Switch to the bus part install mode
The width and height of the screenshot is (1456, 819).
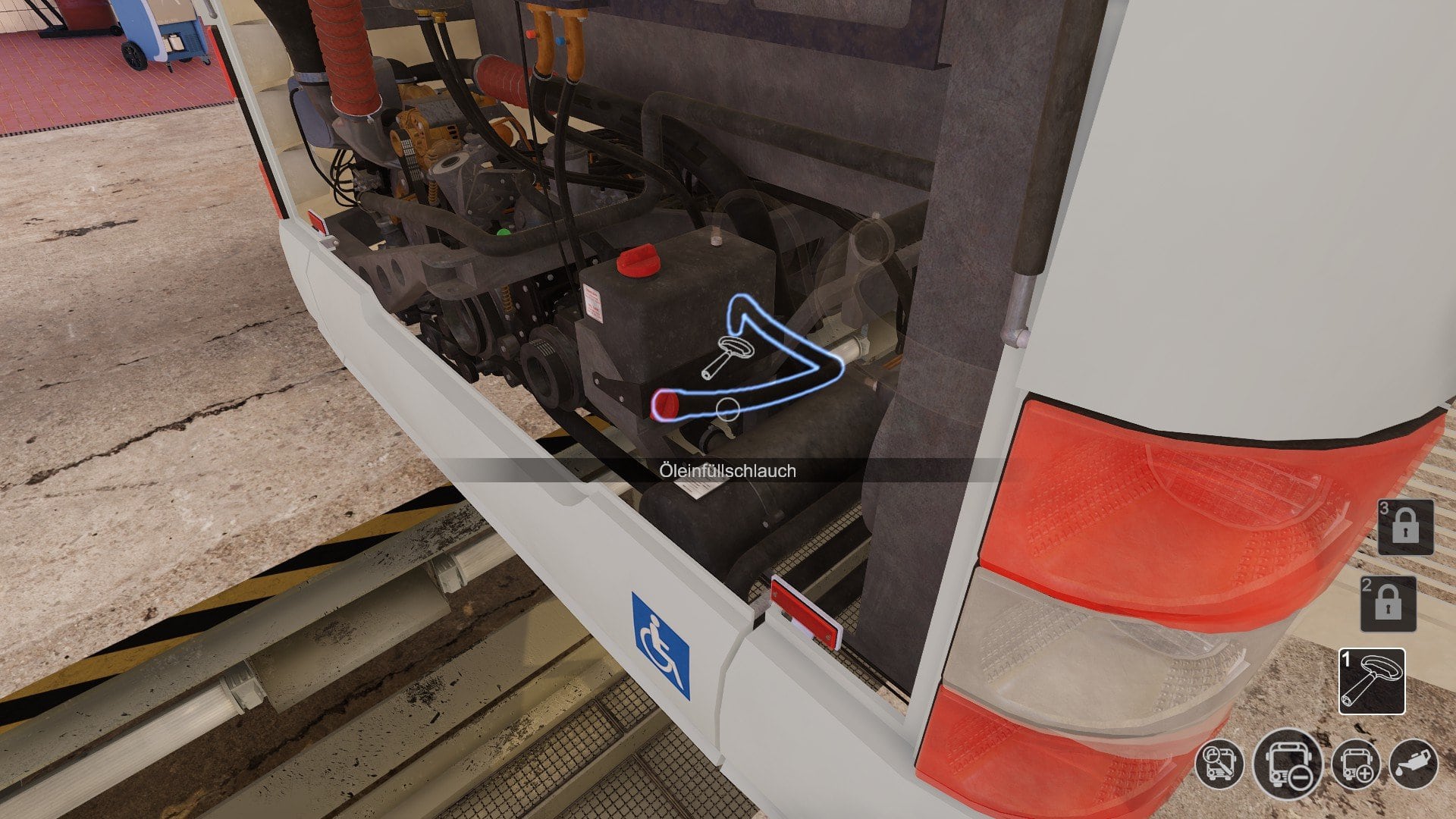(x=1356, y=764)
